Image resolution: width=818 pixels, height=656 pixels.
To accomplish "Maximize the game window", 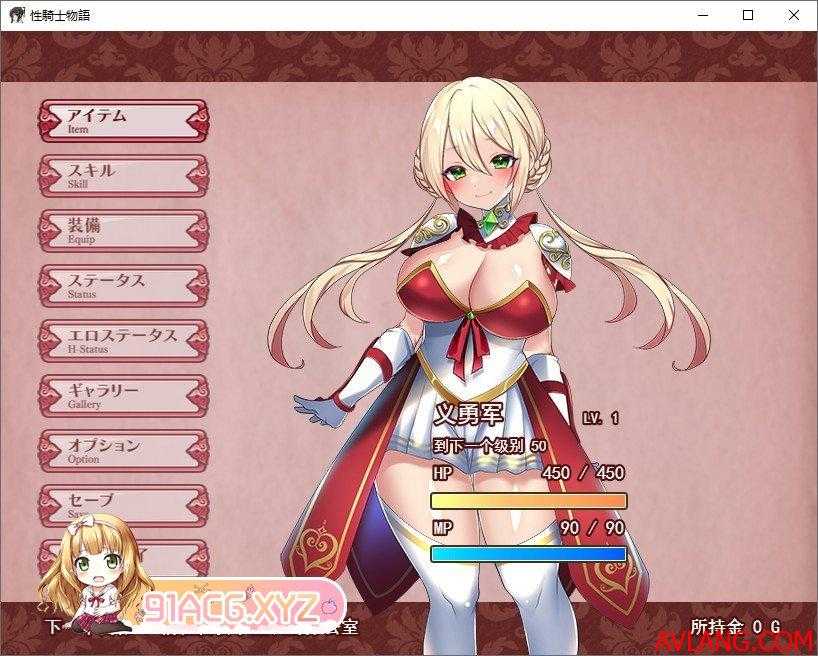I will tap(748, 15).
